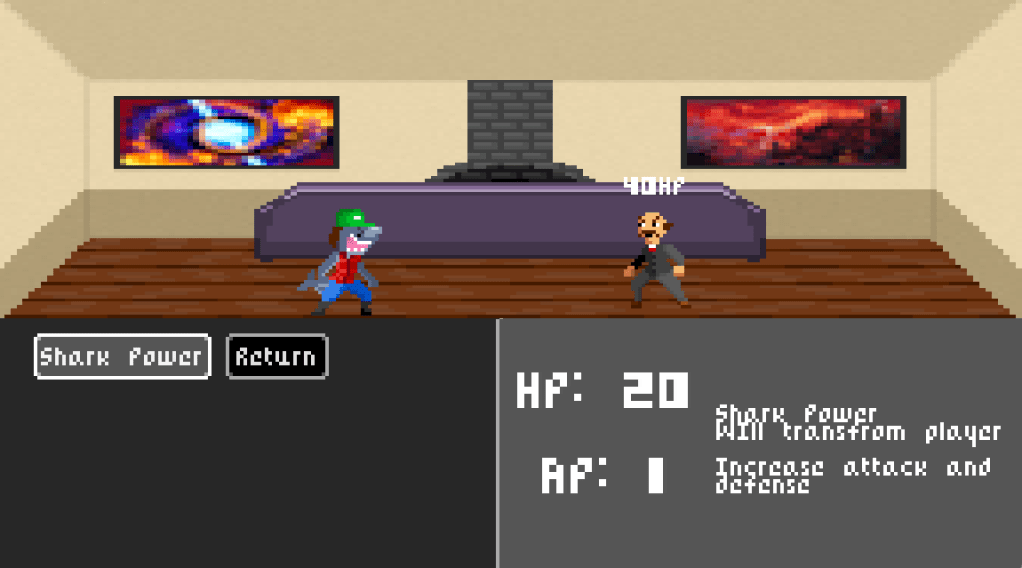Select the Return button
1022x568 pixels.
click(277, 356)
